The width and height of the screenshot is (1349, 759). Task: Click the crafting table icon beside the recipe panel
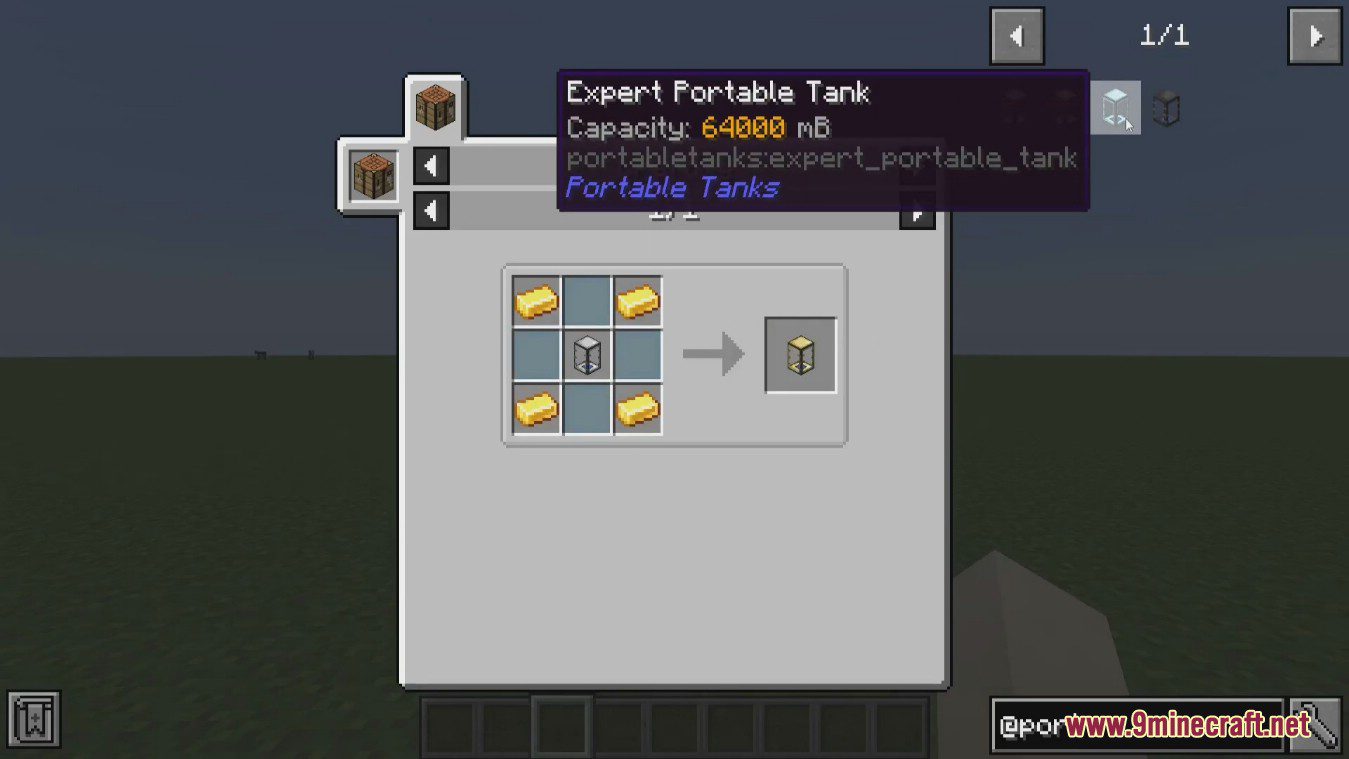(x=371, y=173)
